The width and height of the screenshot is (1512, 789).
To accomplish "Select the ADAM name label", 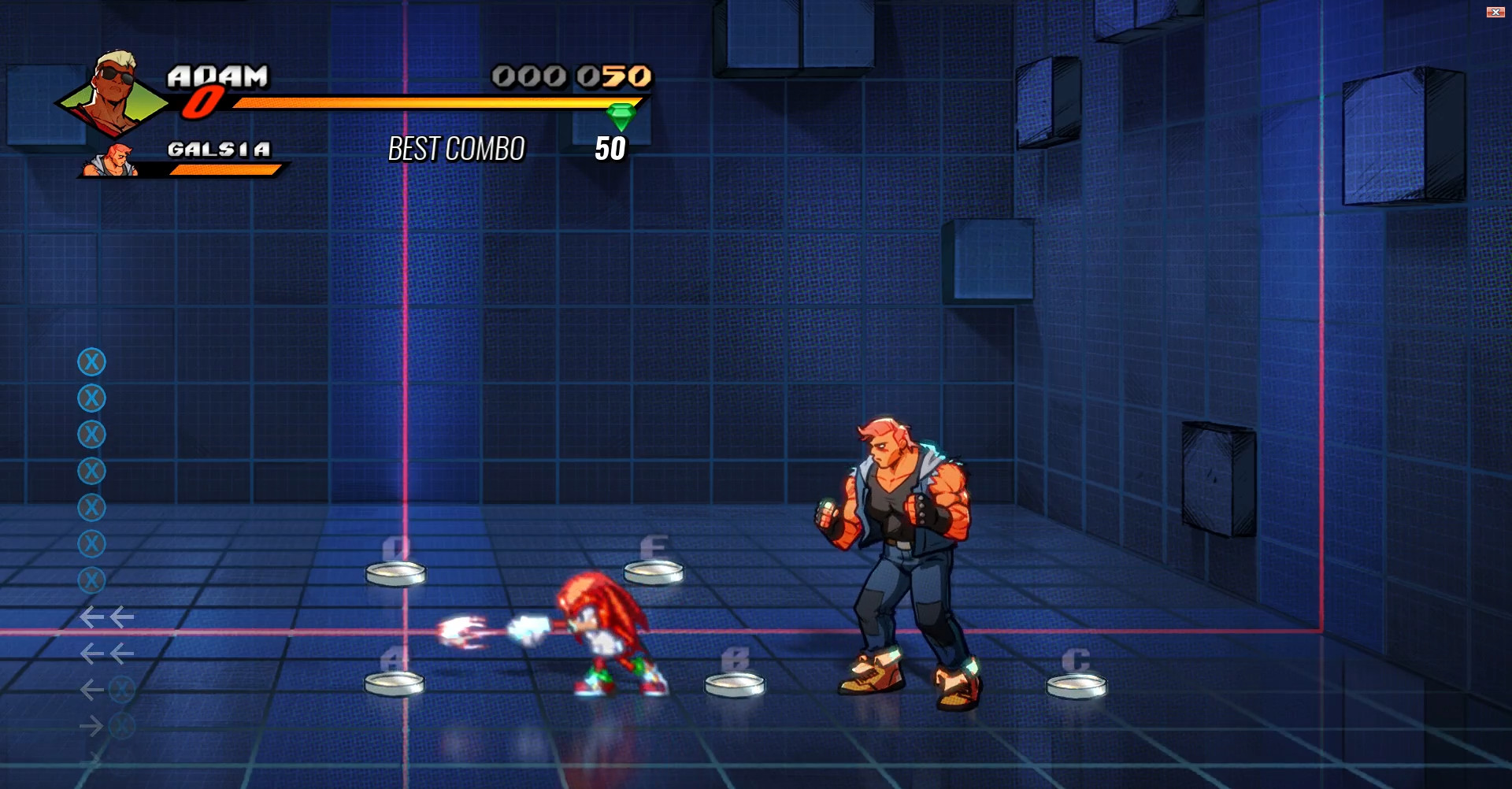I will pos(217,76).
